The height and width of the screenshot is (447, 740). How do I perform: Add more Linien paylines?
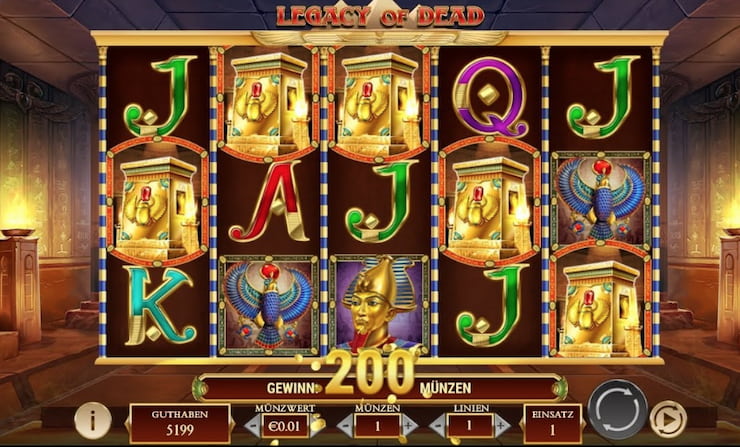[x=500, y=425]
